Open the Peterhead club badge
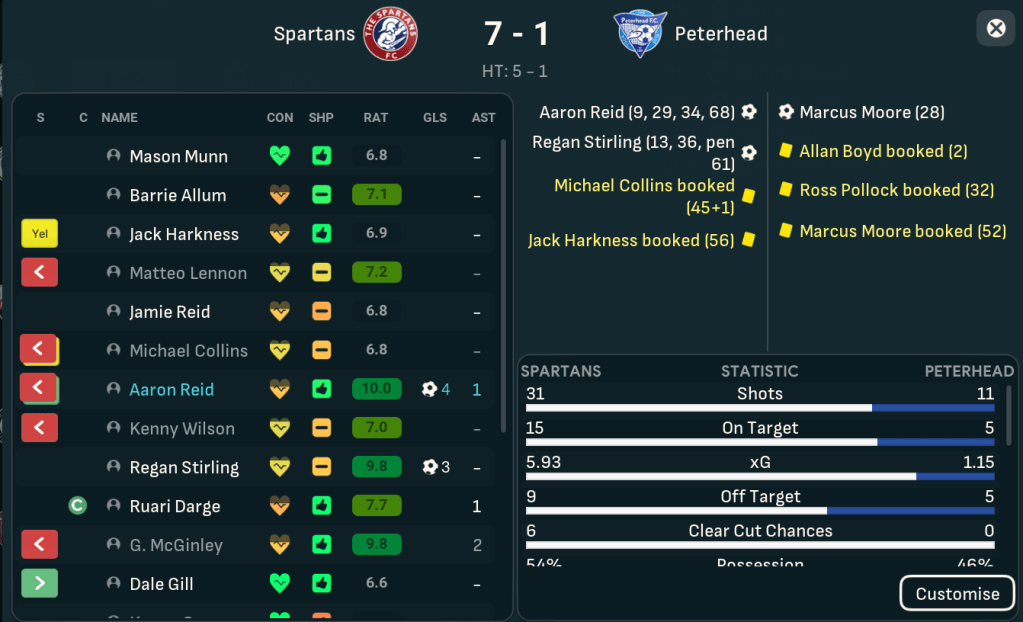 tap(640, 34)
